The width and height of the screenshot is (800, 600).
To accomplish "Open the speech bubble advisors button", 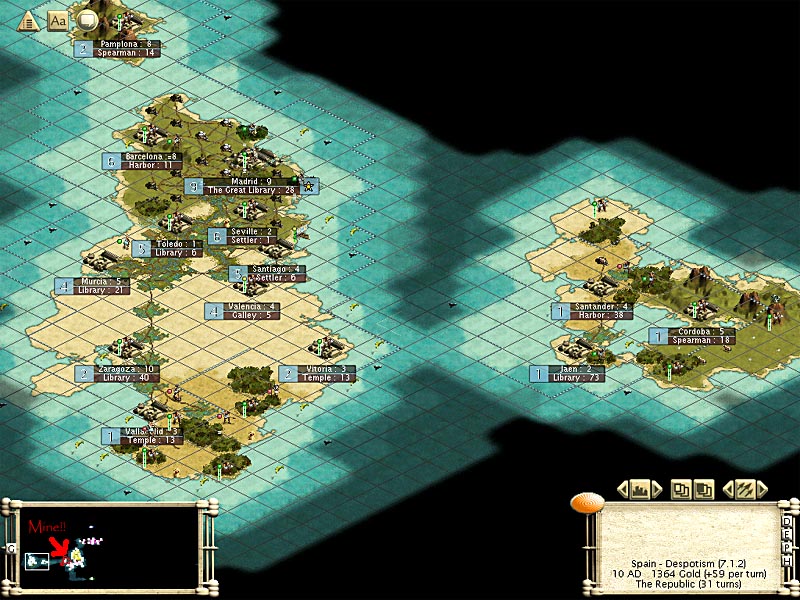I will tap(87, 19).
